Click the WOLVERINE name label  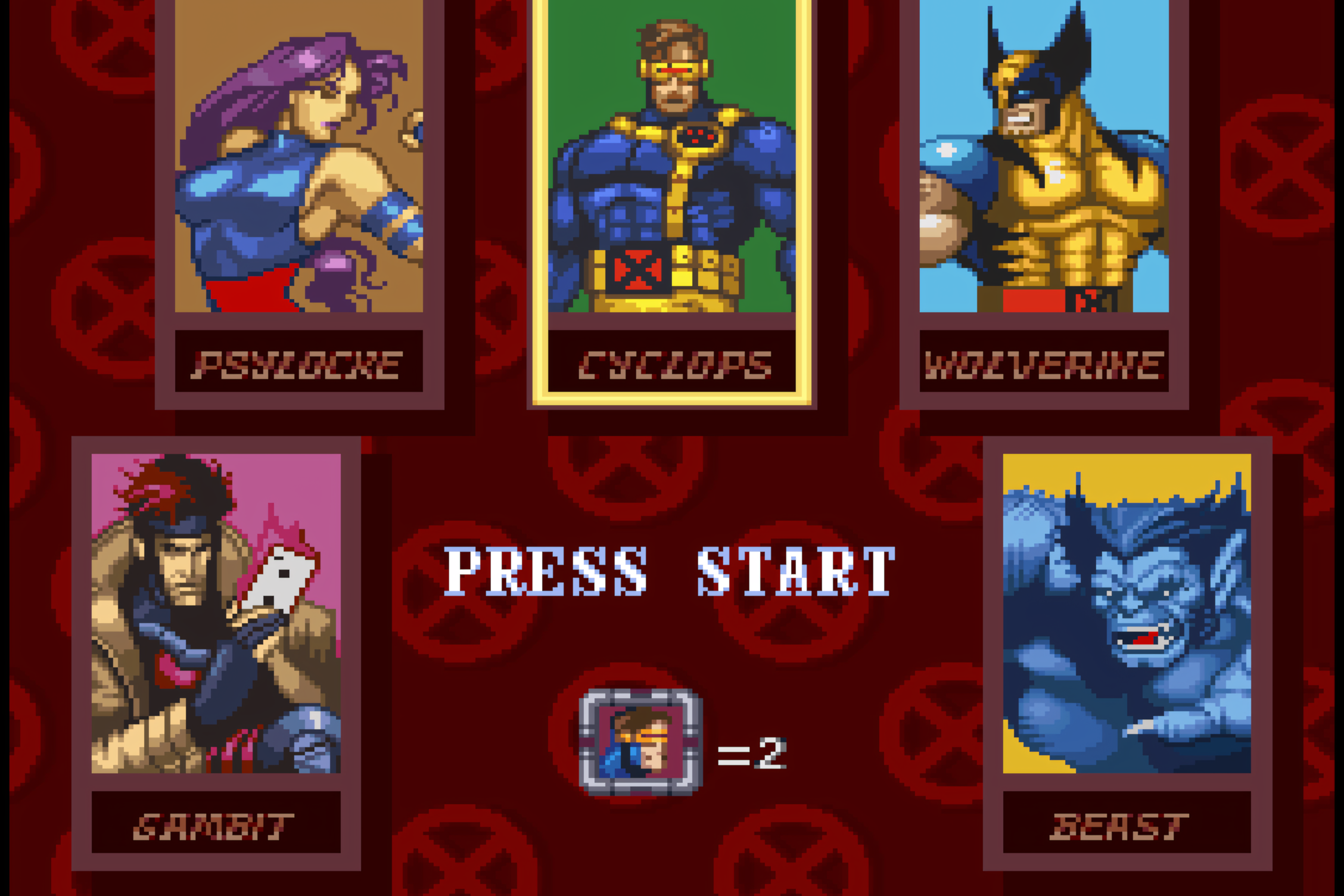(1041, 363)
